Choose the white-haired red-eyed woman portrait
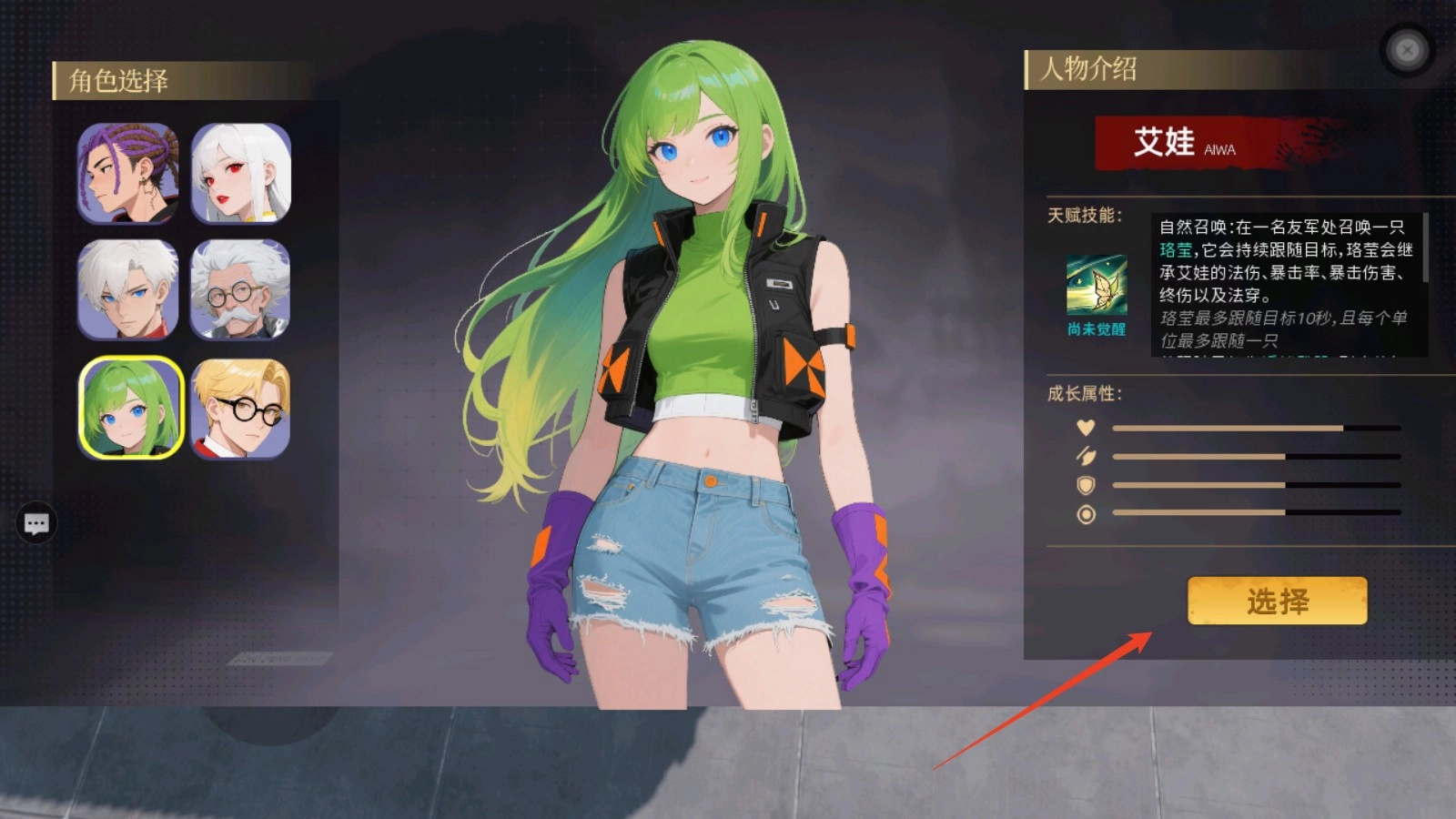The height and width of the screenshot is (819, 1456). coord(241,173)
